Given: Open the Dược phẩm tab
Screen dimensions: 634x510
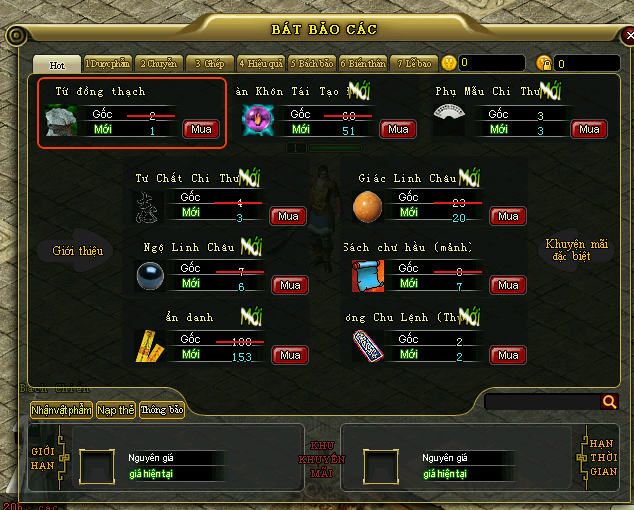Looking at the screenshot, I should pos(107,64).
